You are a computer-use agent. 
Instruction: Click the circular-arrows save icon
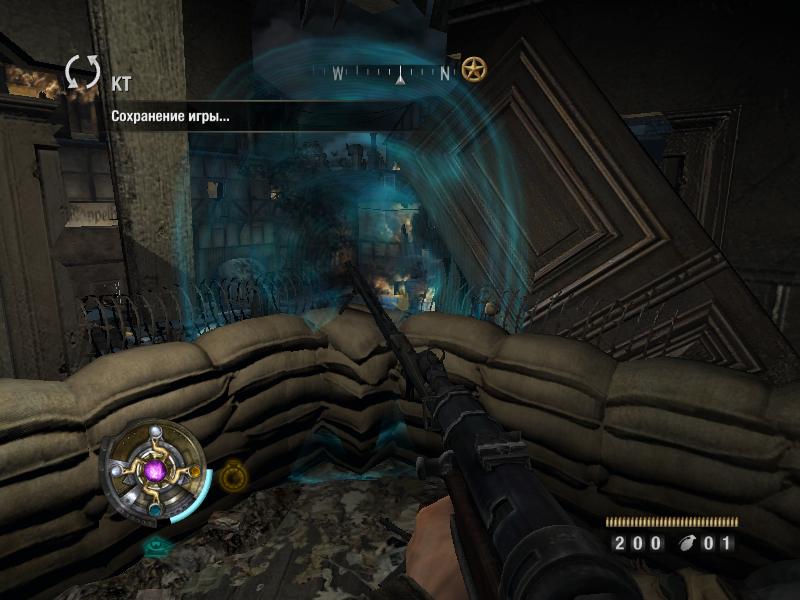click(x=83, y=73)
